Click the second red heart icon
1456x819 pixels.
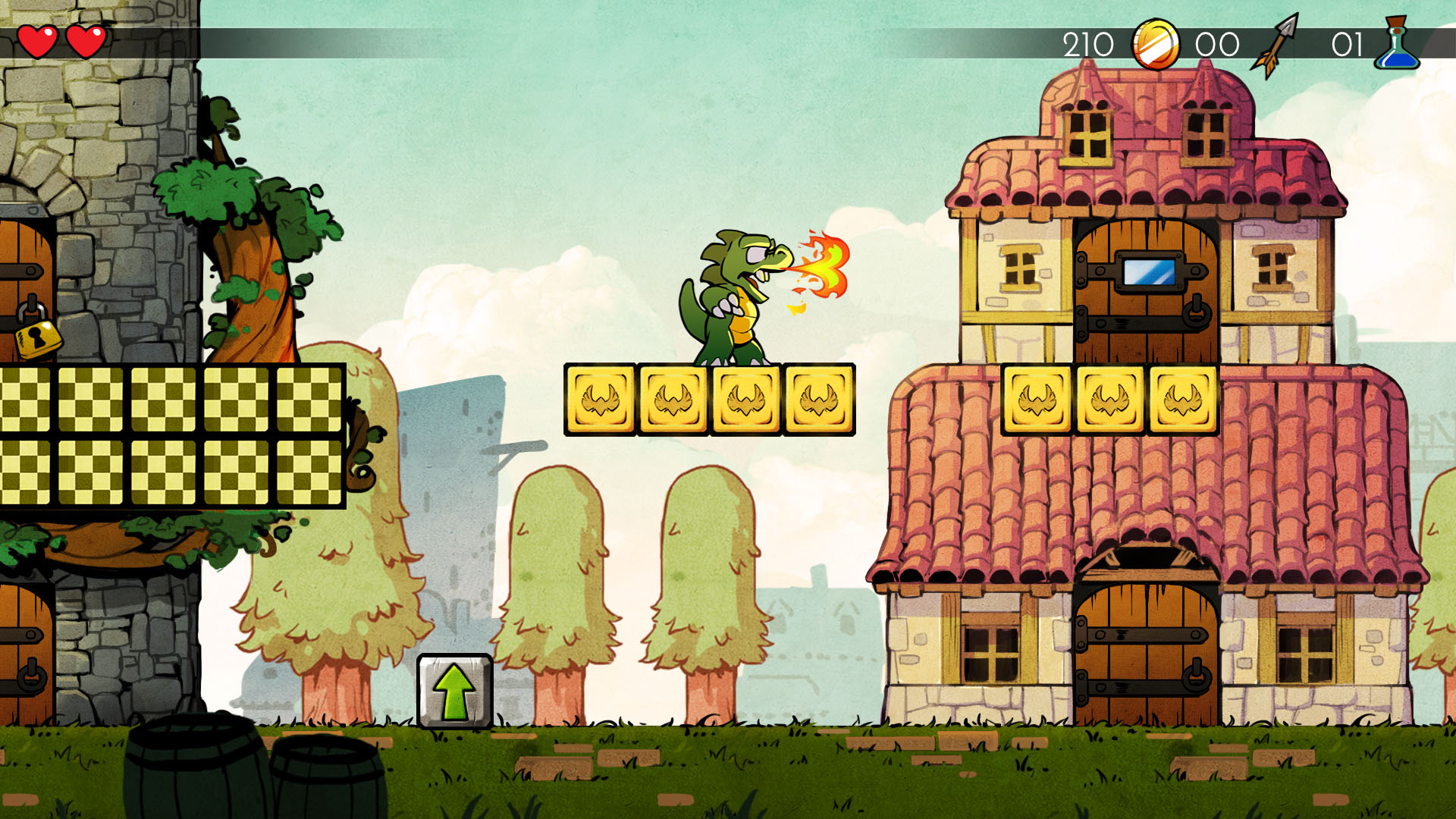(x=88, y=39)
